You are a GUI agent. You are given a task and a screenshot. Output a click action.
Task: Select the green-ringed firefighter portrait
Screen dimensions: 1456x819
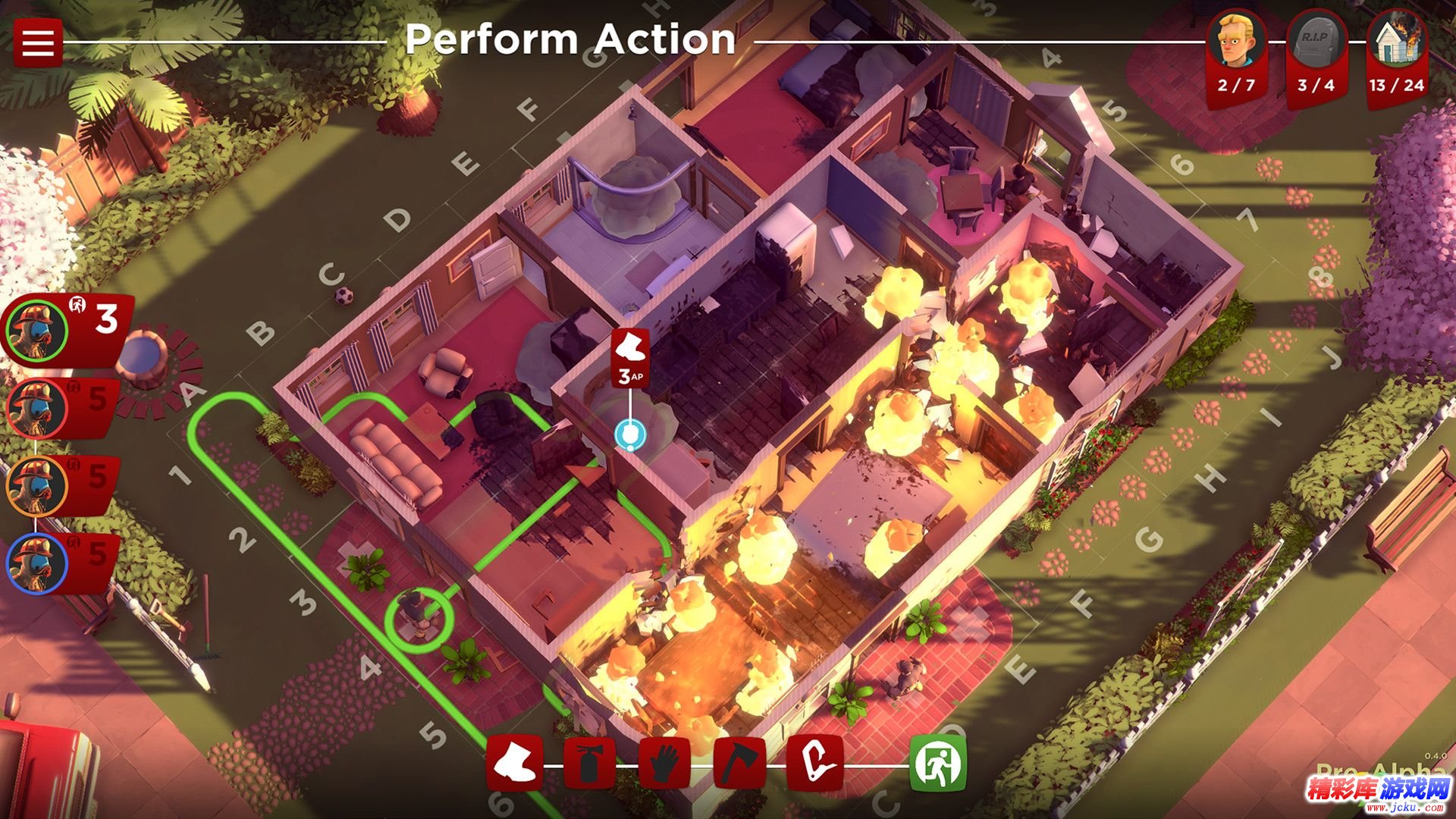click(36, 330)
